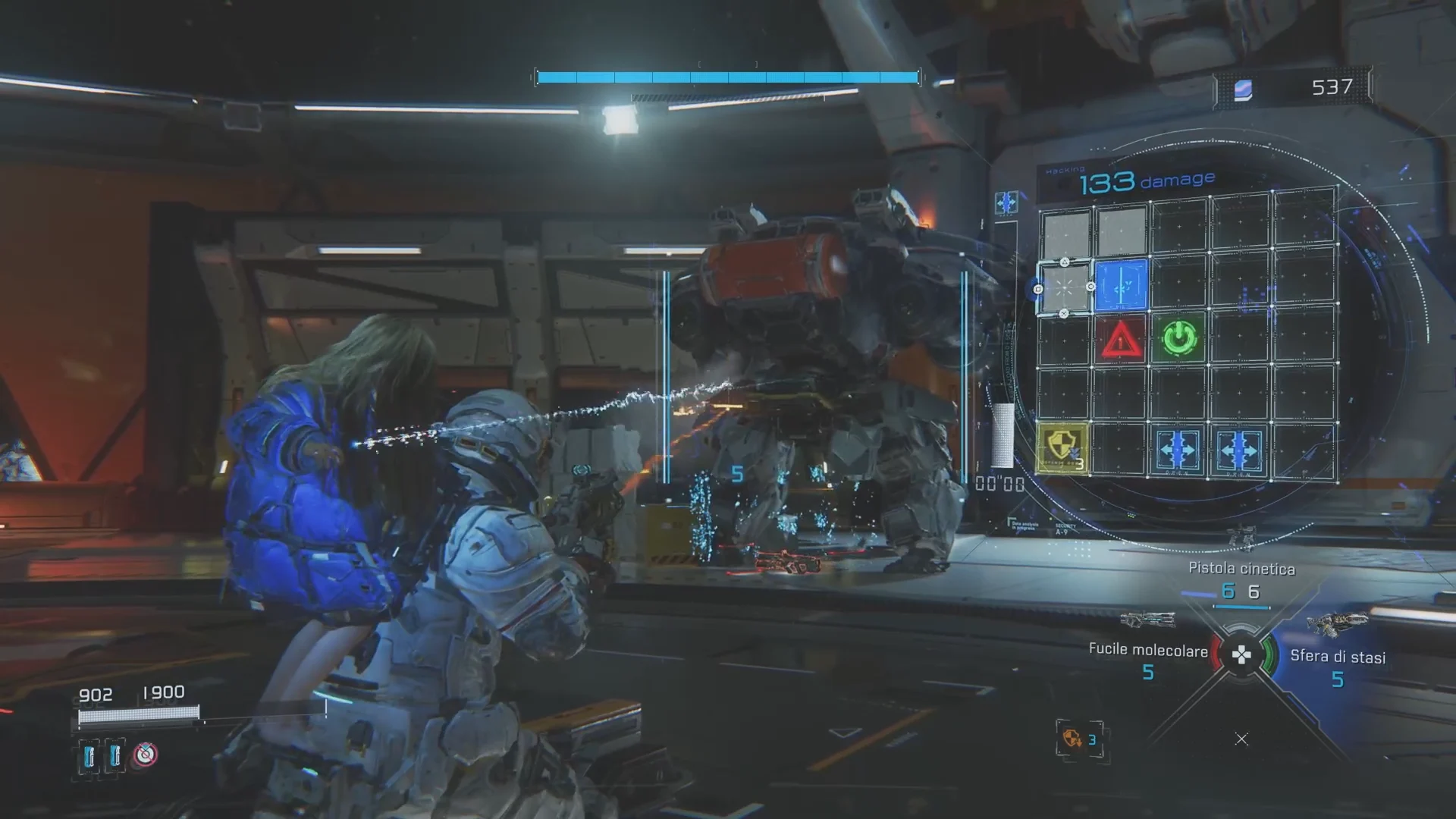The height and width of the screenshot is (819, 1456).
Task: Select the highlighted cursor tile on grid
Action: click(x=1064, y=288)
